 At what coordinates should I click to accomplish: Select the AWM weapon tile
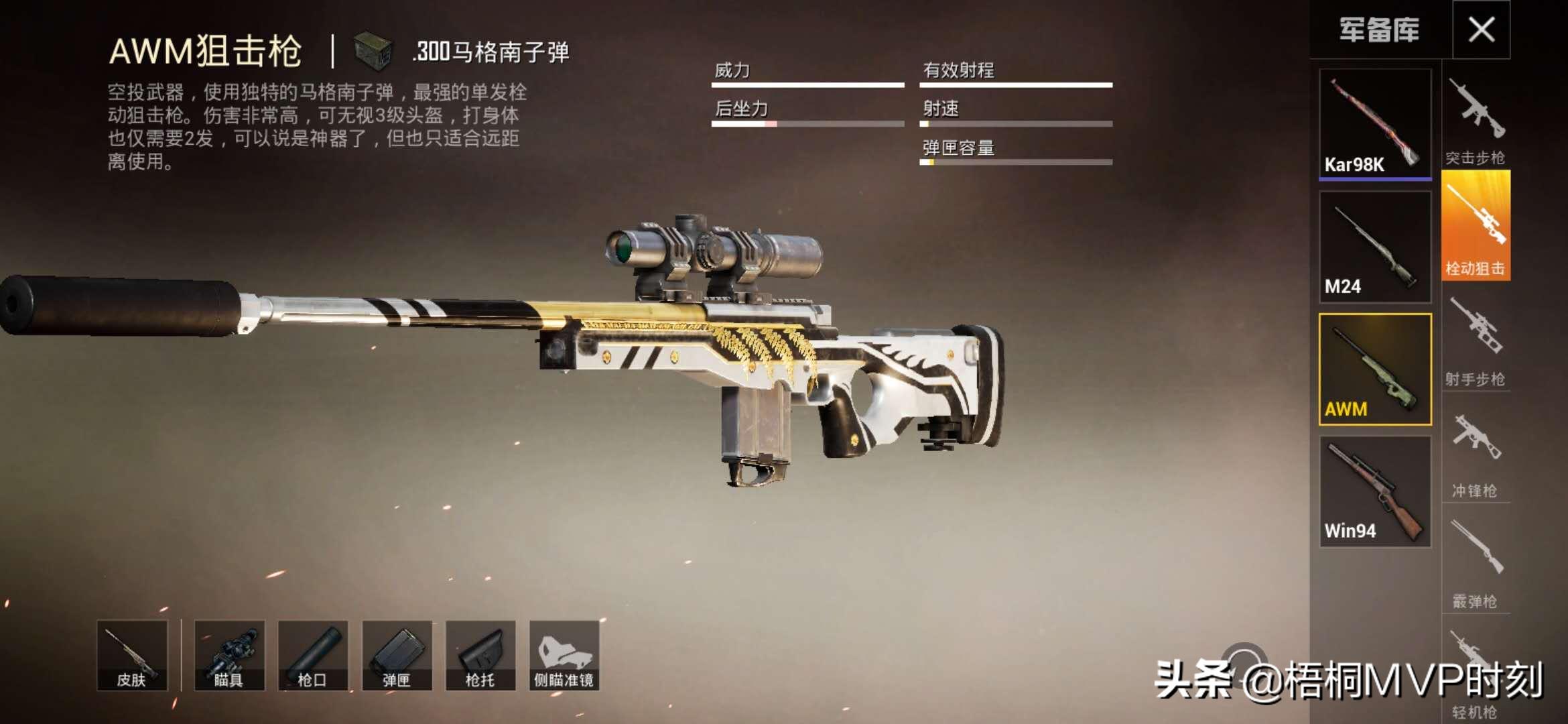click(1375, 369)
